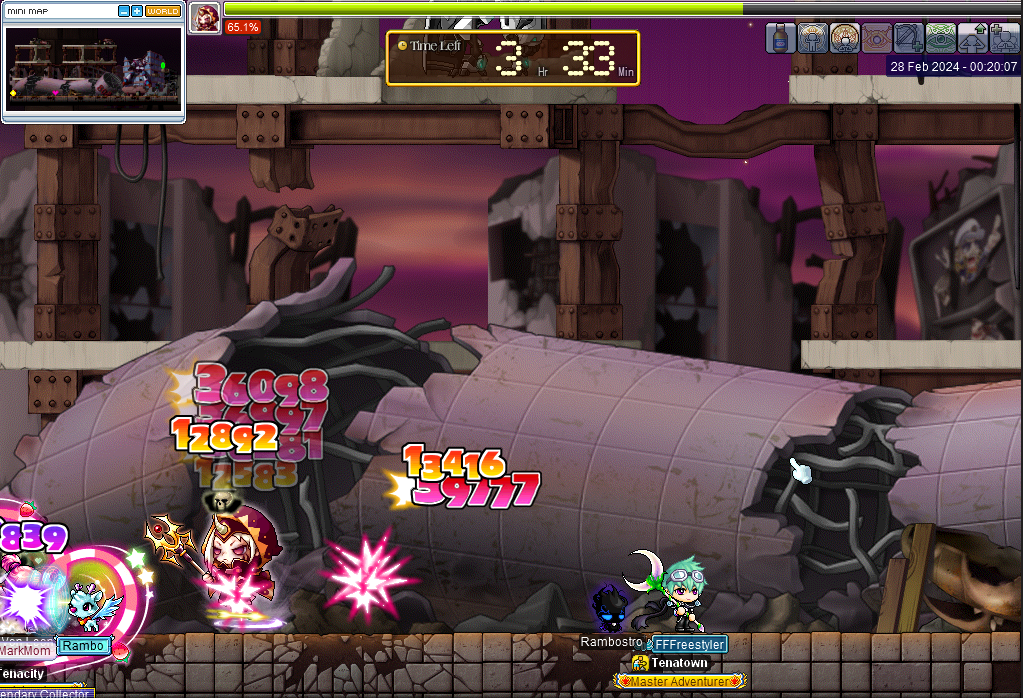This screenshot has height=698, width=1023.
Task: Select the green eye buff icon
Action: point(940,38)
